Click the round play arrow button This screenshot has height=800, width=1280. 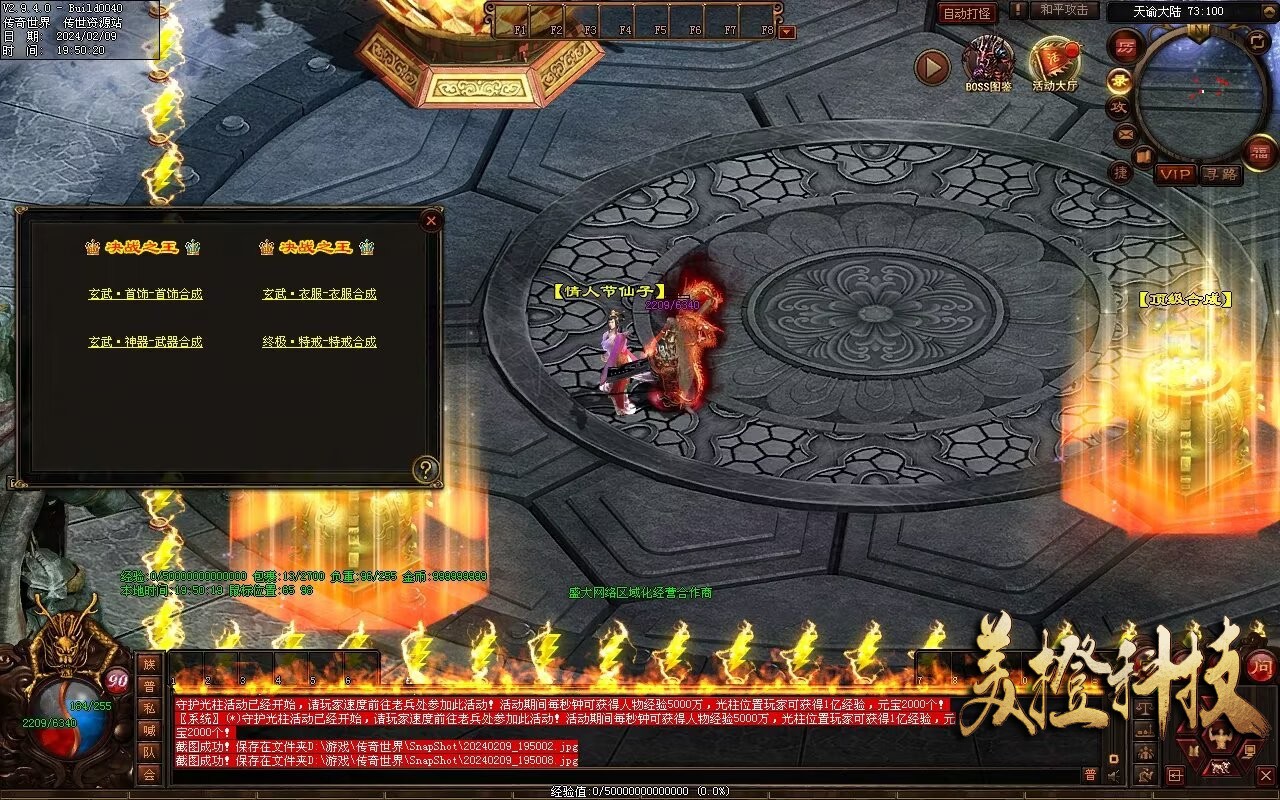[932, 67]
